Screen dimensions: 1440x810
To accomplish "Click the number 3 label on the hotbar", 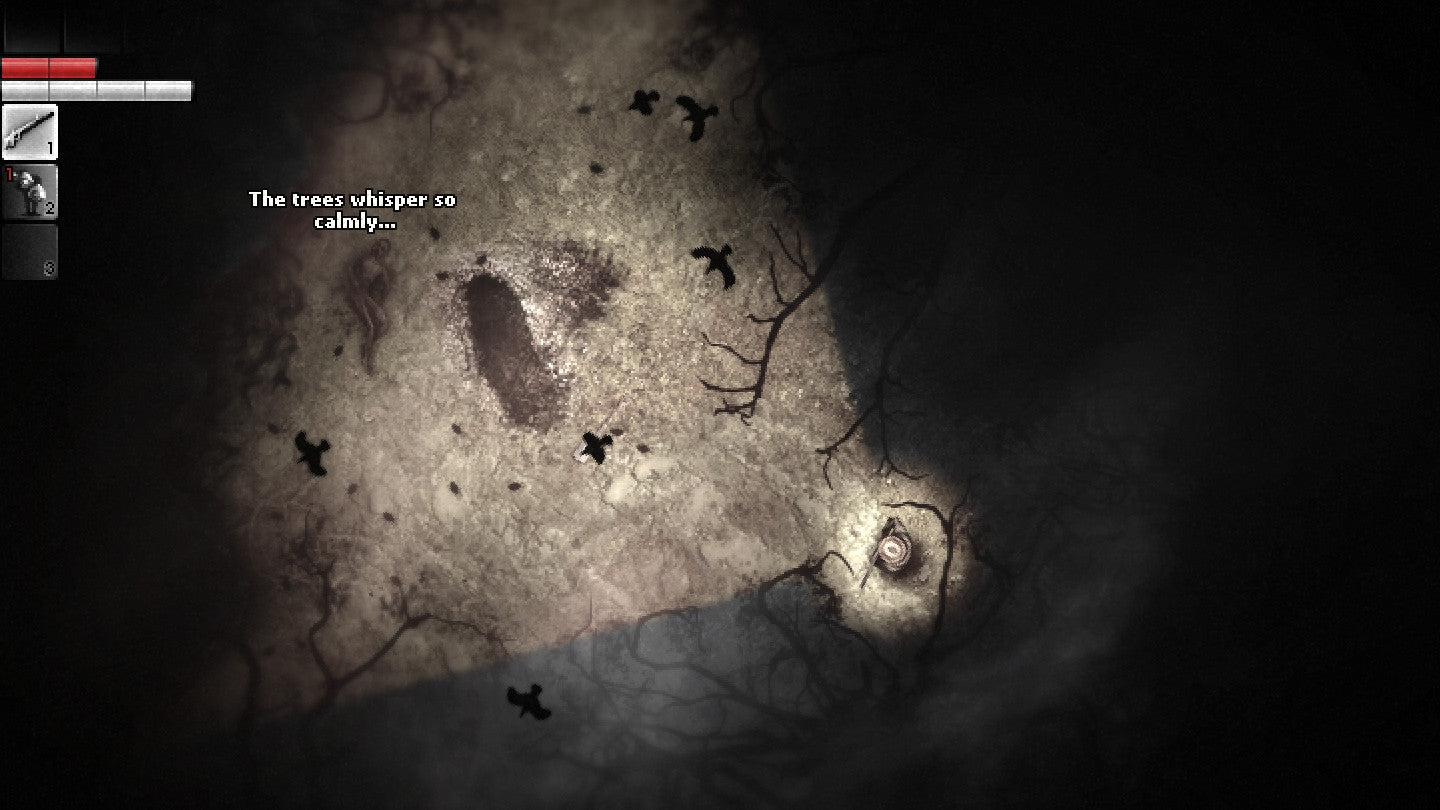I will [x=50, y=267].
